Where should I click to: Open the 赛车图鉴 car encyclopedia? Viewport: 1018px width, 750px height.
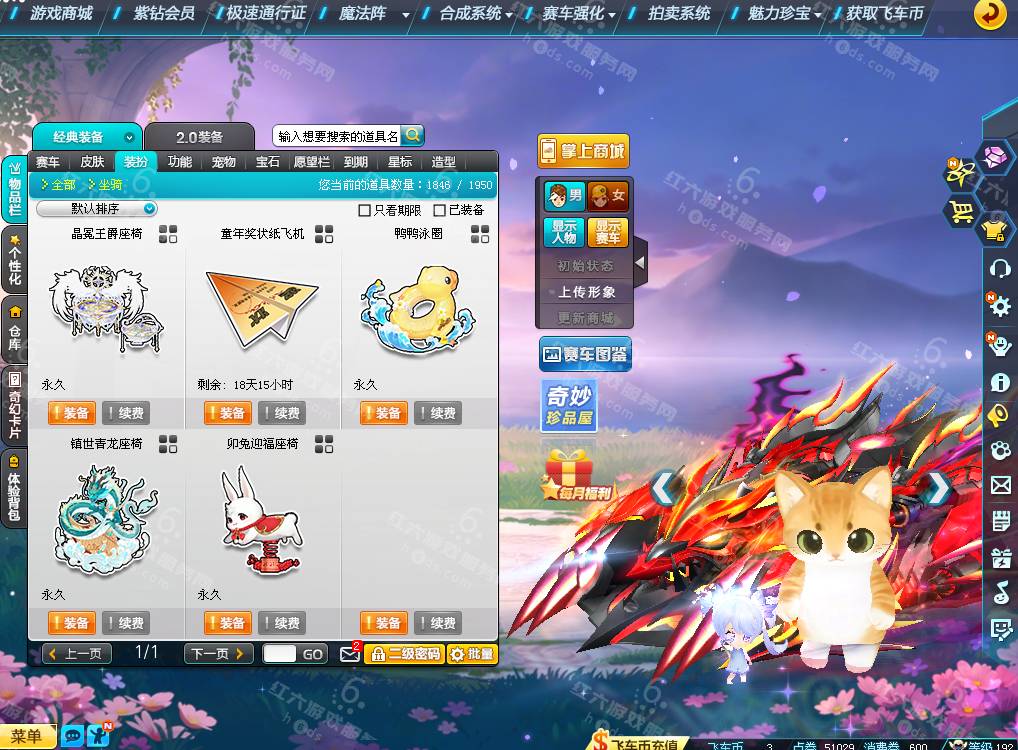pyautogui.click(x=585, y=354)
